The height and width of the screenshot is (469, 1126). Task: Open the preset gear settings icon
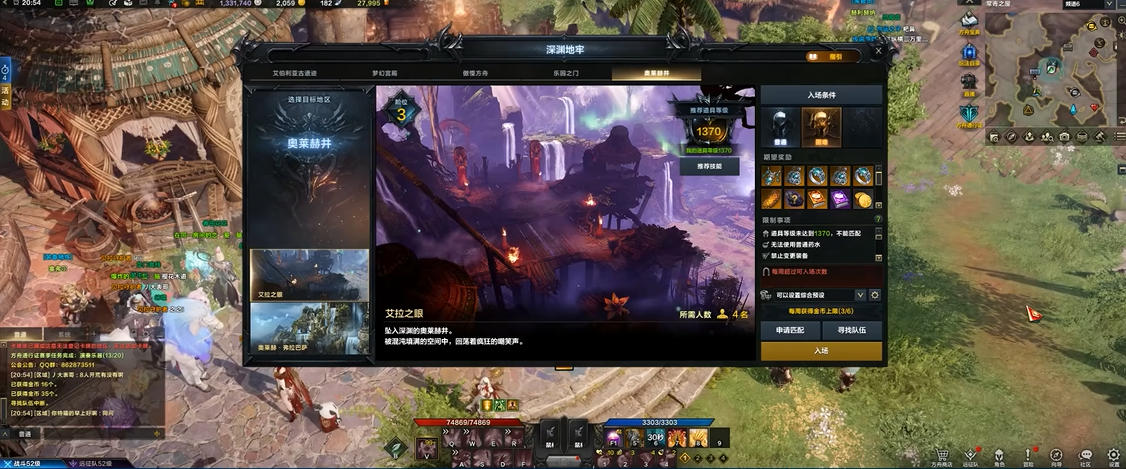[x=875, y=295]
